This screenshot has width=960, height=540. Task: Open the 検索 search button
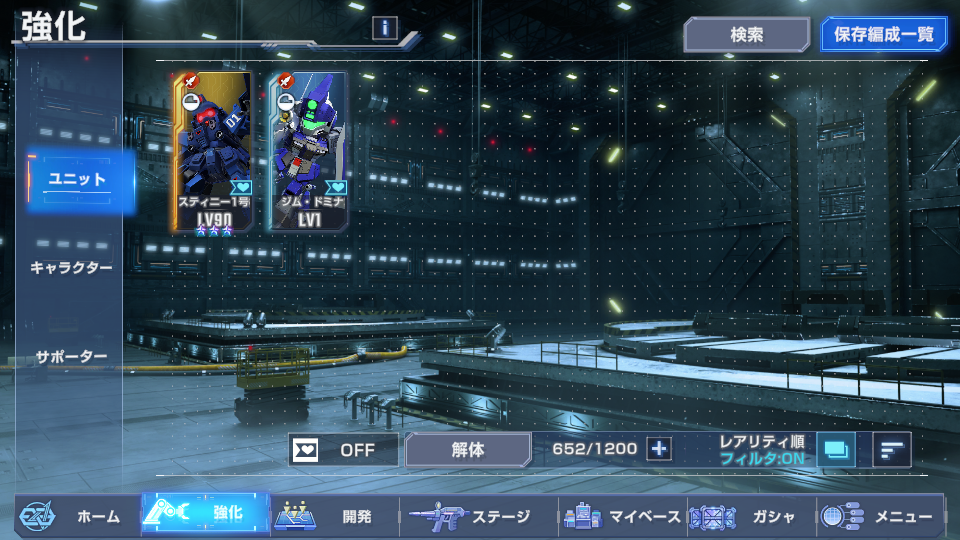point(746,35)
